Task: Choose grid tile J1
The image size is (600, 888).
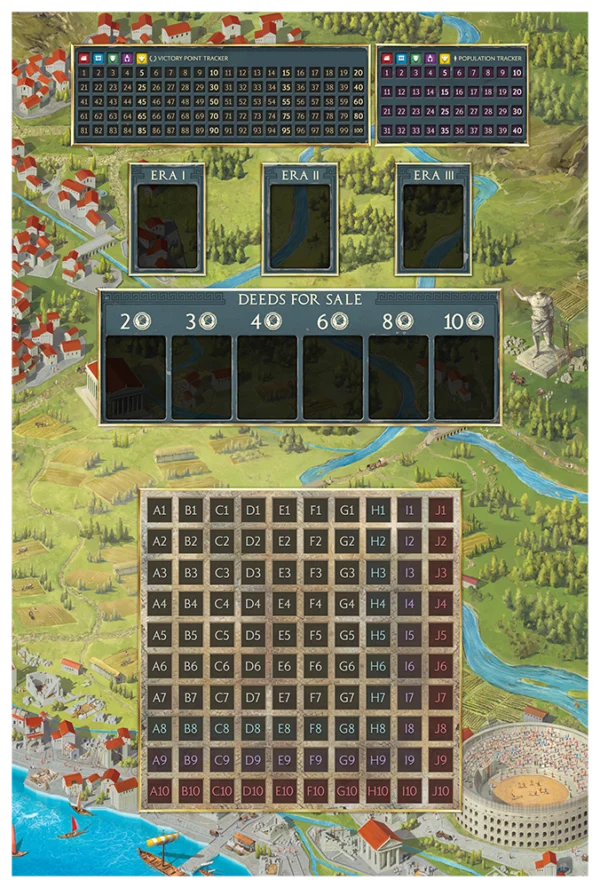Action: tap(440, 510)
